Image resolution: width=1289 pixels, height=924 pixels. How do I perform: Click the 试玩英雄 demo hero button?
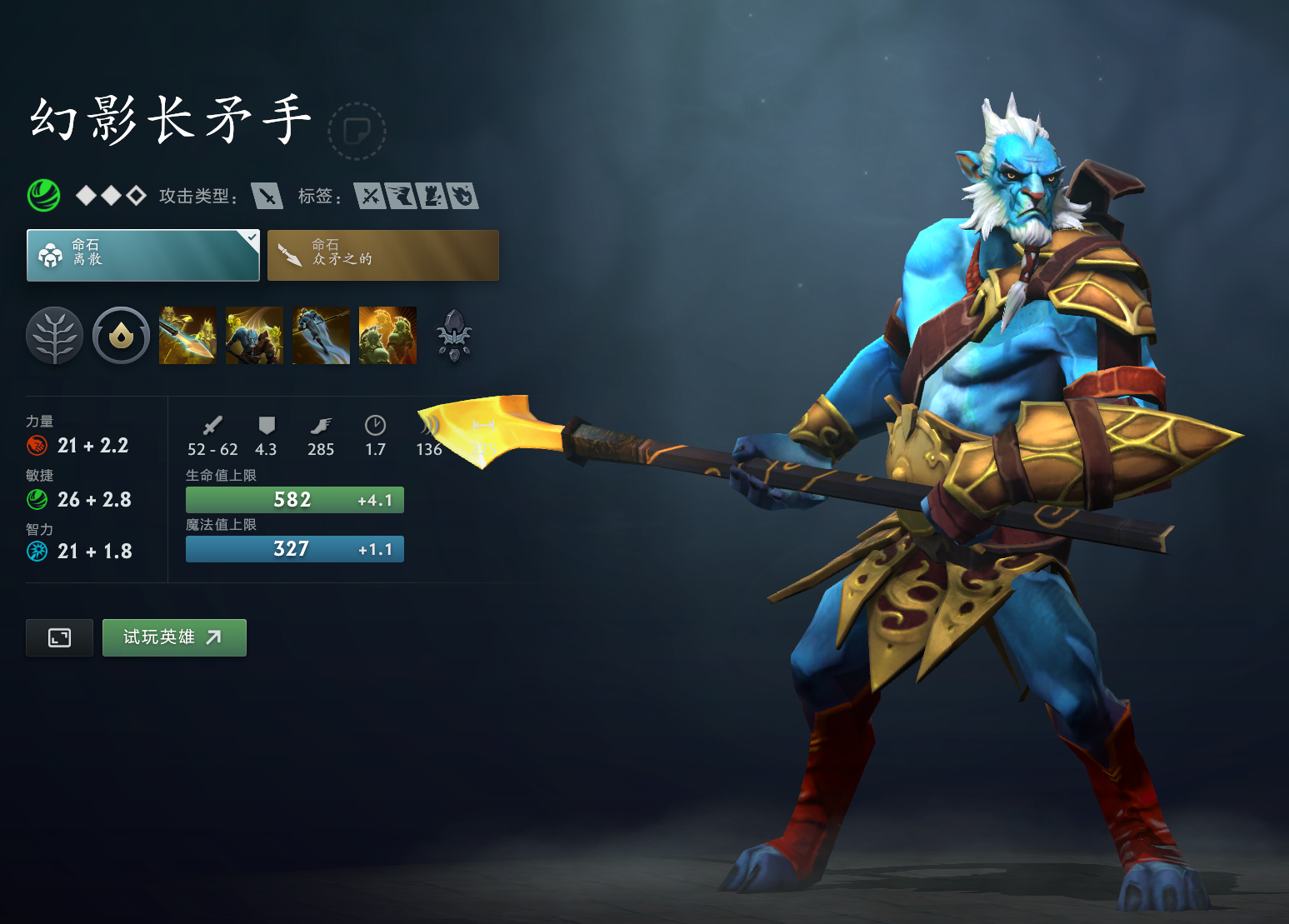[174, 637]
